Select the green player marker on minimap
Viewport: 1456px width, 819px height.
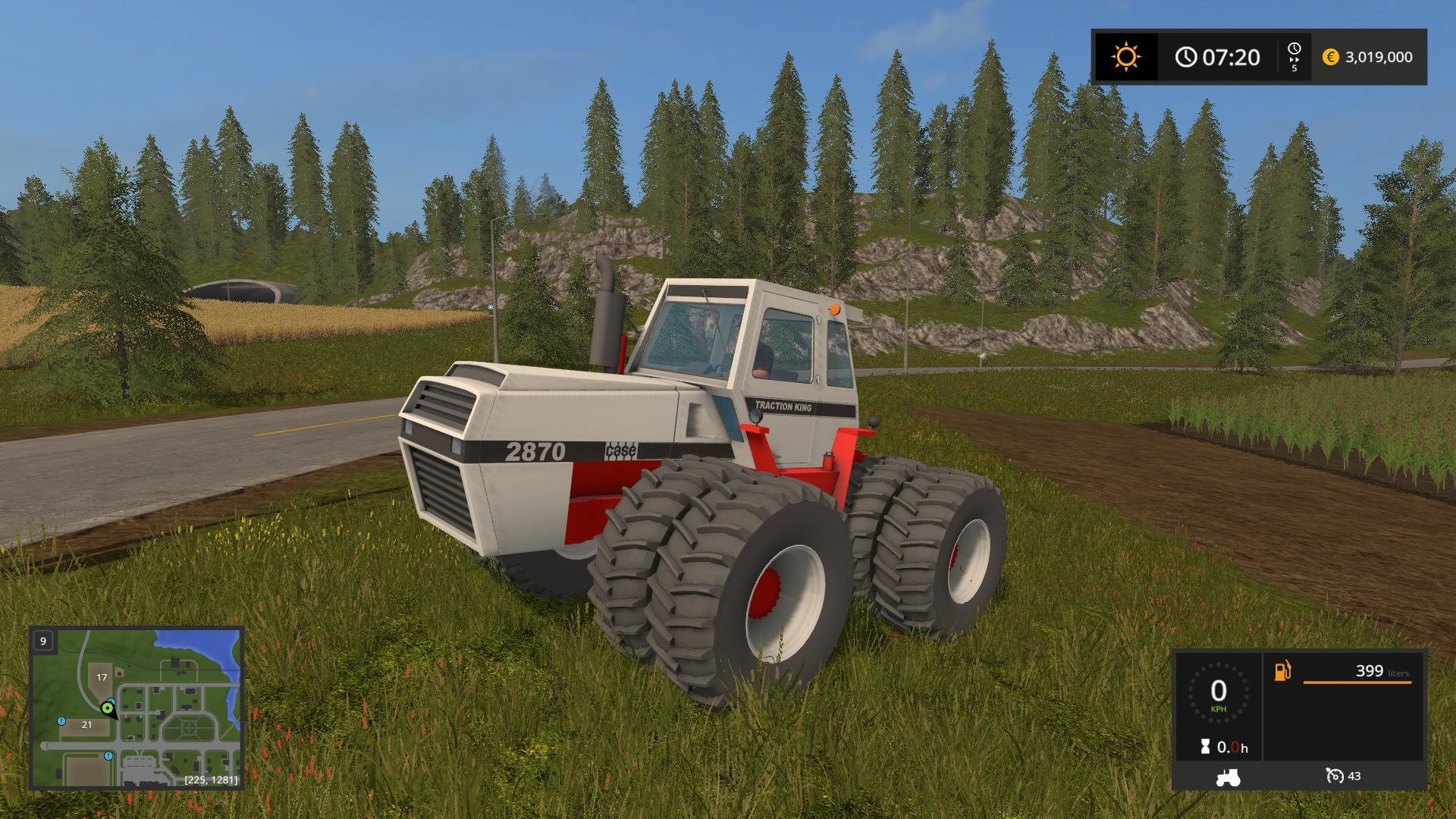(x=108, y=709)
